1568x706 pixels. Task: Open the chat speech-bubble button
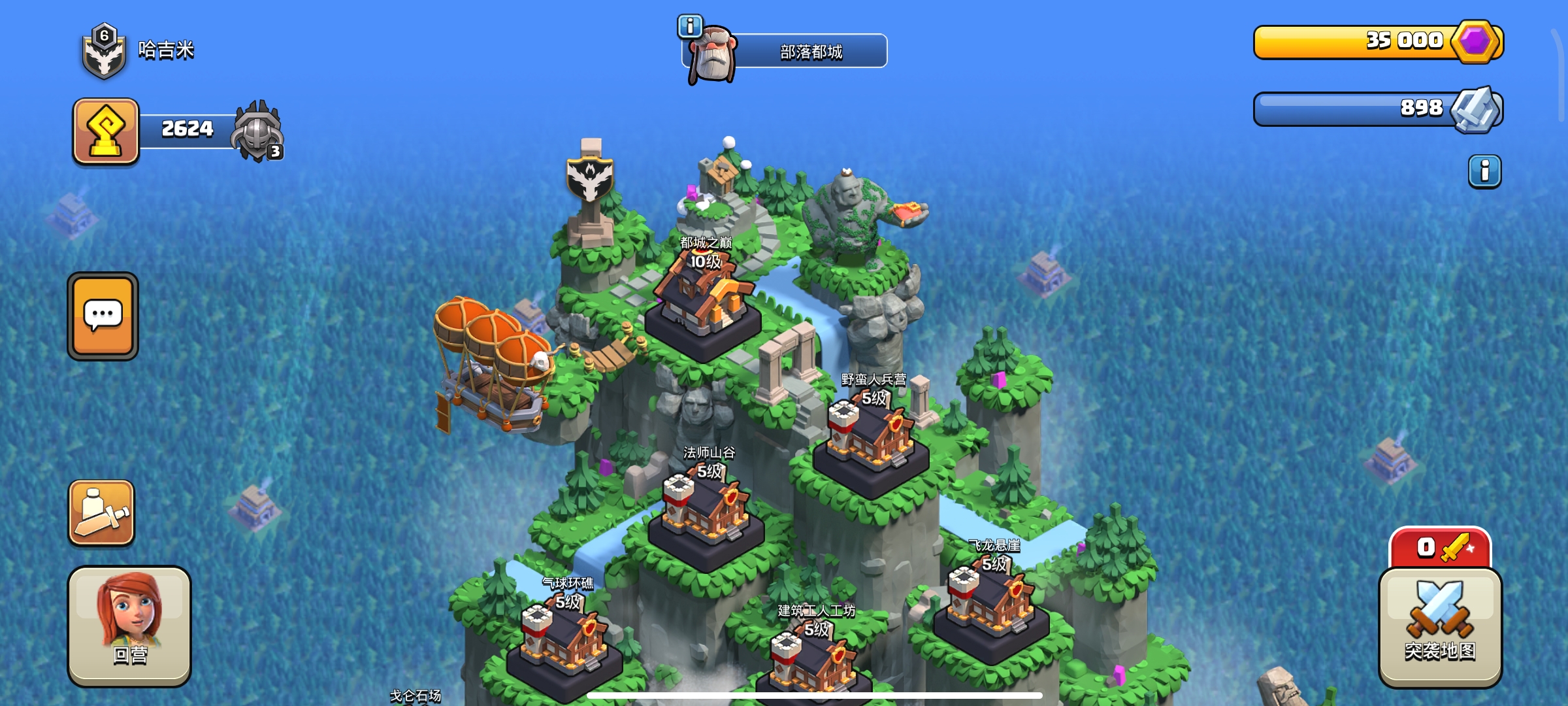pos(103,316)
